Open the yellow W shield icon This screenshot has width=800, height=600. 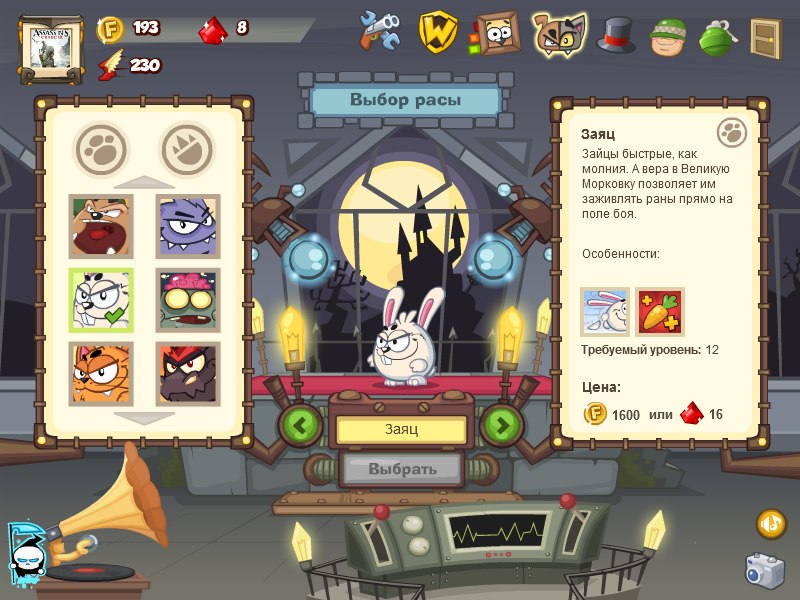click(437, 32)
